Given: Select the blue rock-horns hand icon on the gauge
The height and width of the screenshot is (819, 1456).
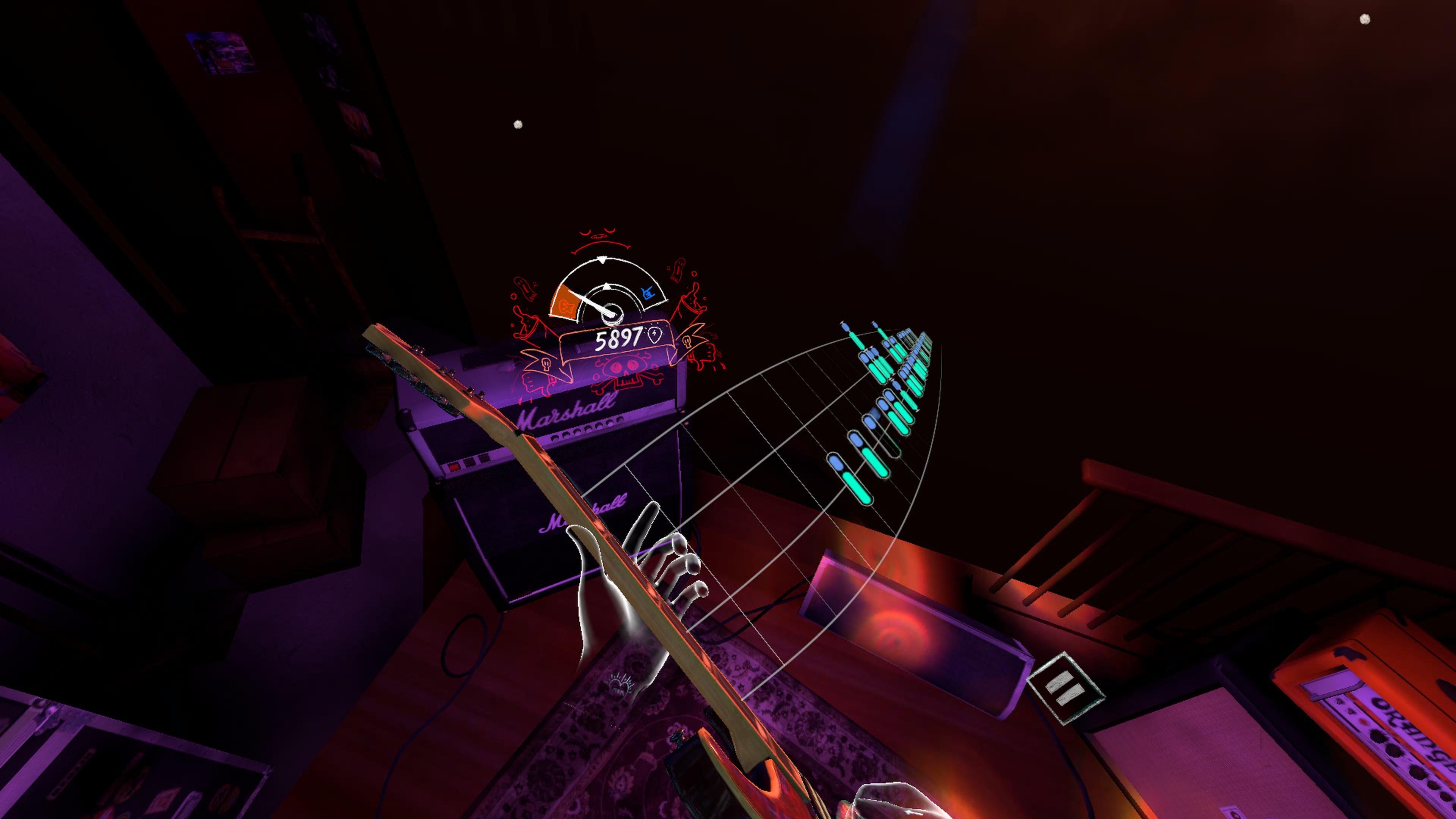Looking at the screenshot, I should click(x=648, y=293).
